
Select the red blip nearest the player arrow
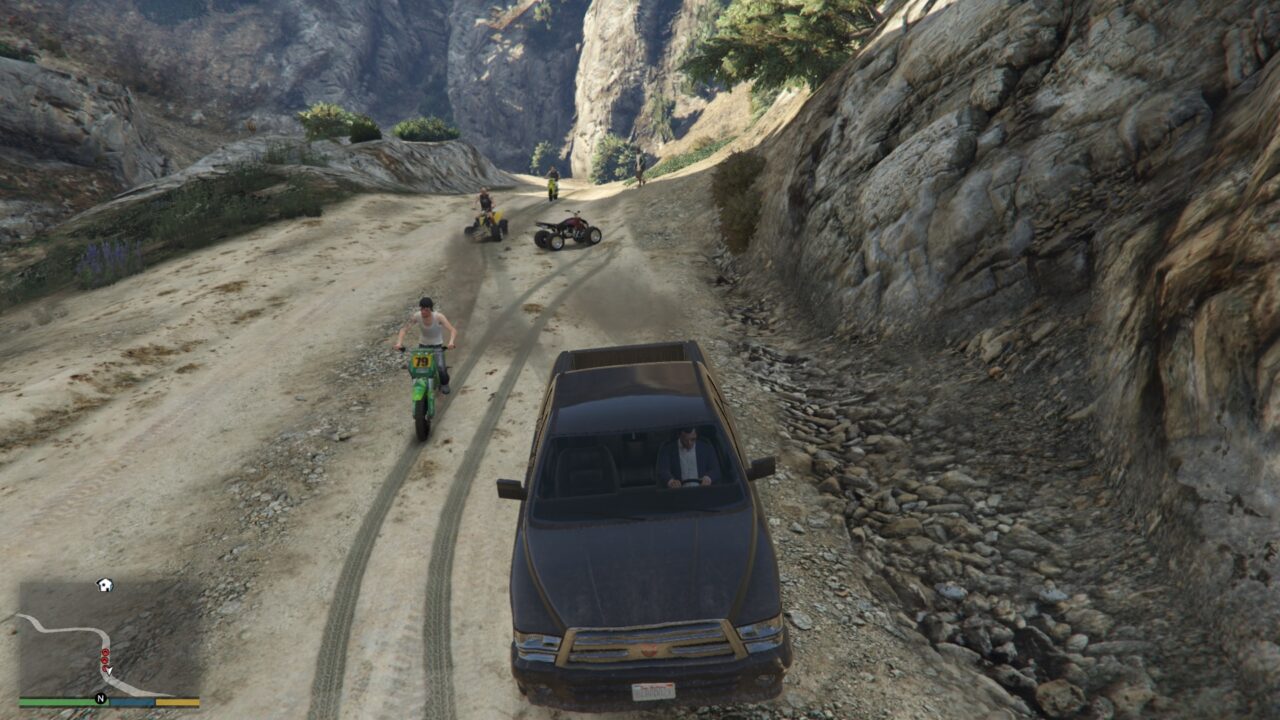104,668
